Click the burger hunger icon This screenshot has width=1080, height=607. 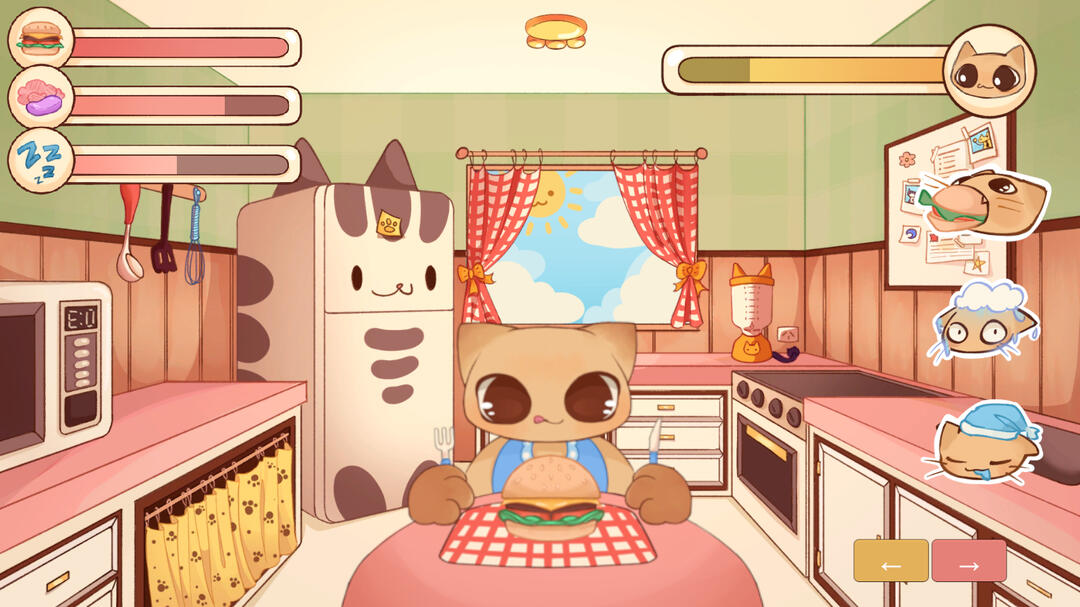click(x=41, y=40)
